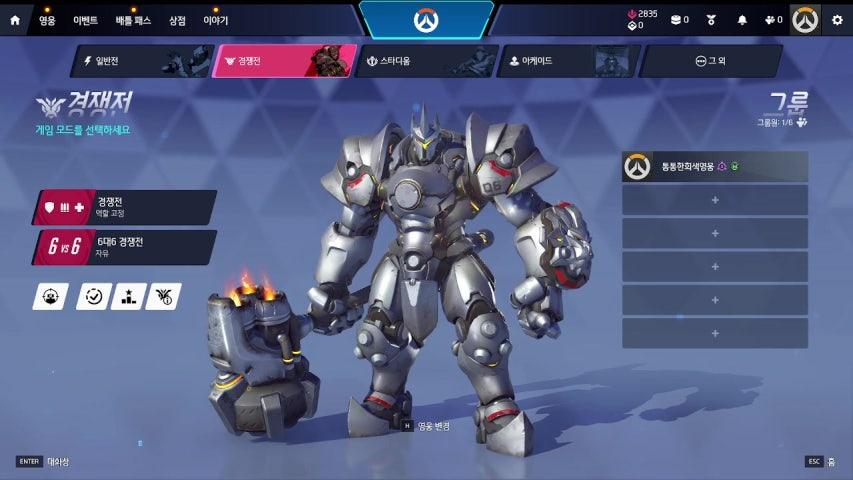Switch to the 스타디움 mode tab
This screenshot has height=480, width=853.
pos(423,61)
